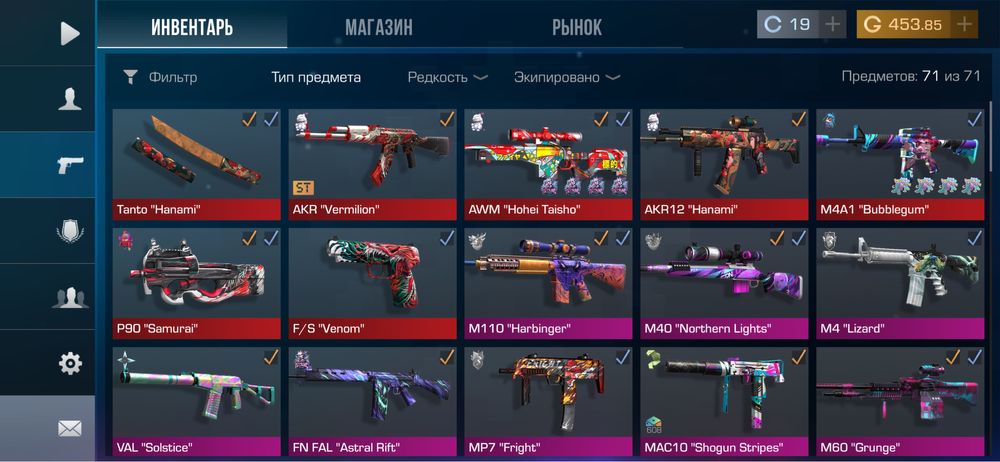The width and height of the screenshot is (1000, 462).
Task: Choose the Тип предмета sort option
Action: (x=316, y=77)
